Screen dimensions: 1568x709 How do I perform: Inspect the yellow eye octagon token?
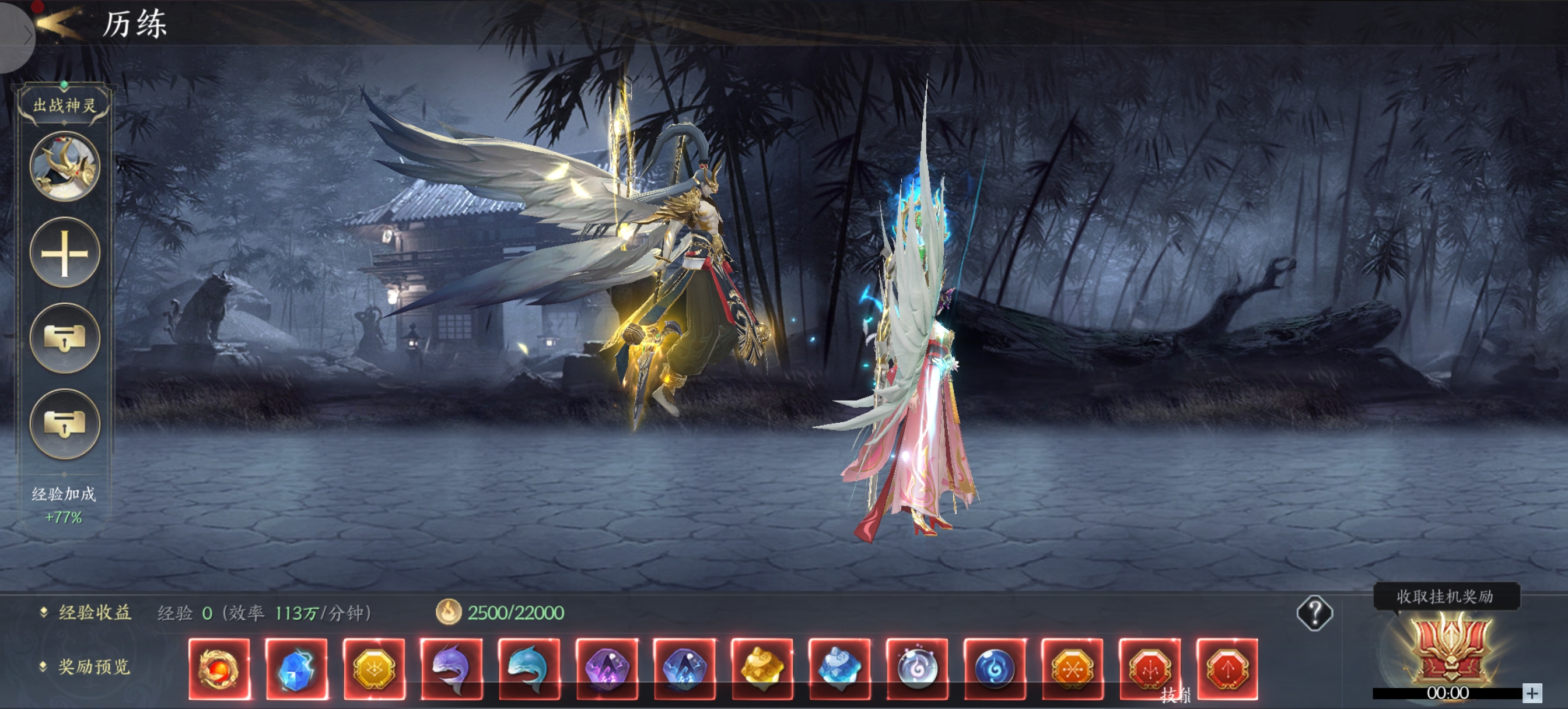tap(374, 669)
